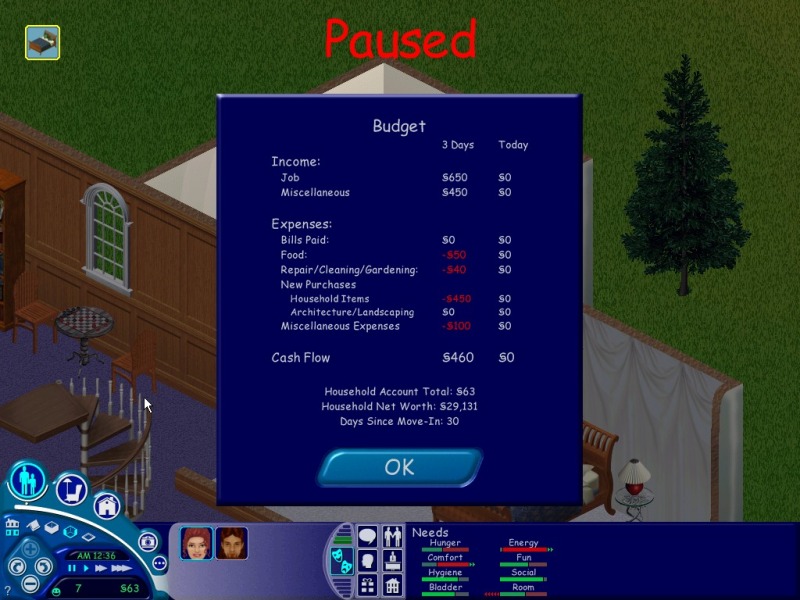Image resolution: width=800 pixels, height=600 pixels.
Task: Show the mood panel with theater masks
Action: (342, 561)
